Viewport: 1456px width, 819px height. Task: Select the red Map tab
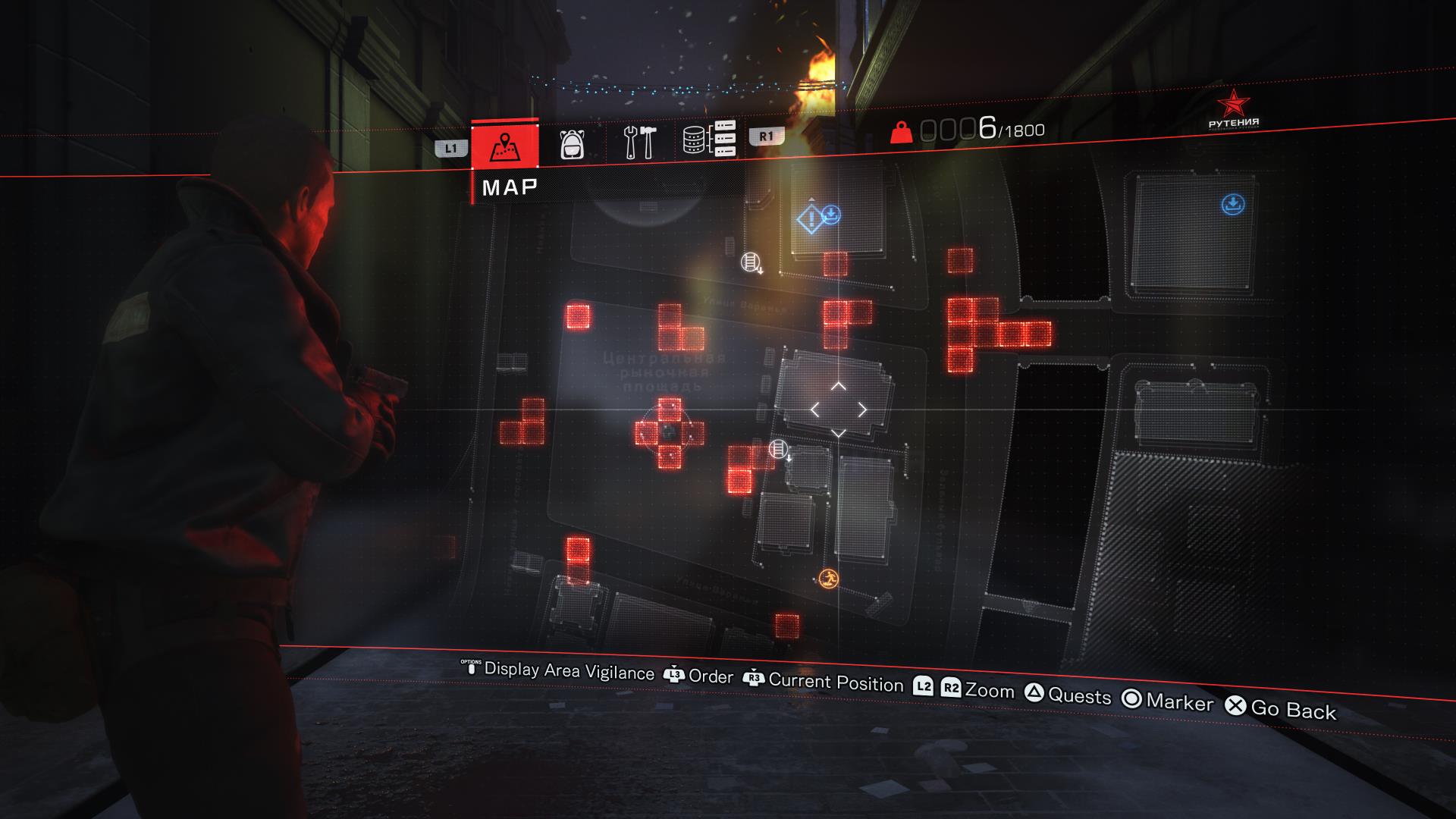(504, 145)
